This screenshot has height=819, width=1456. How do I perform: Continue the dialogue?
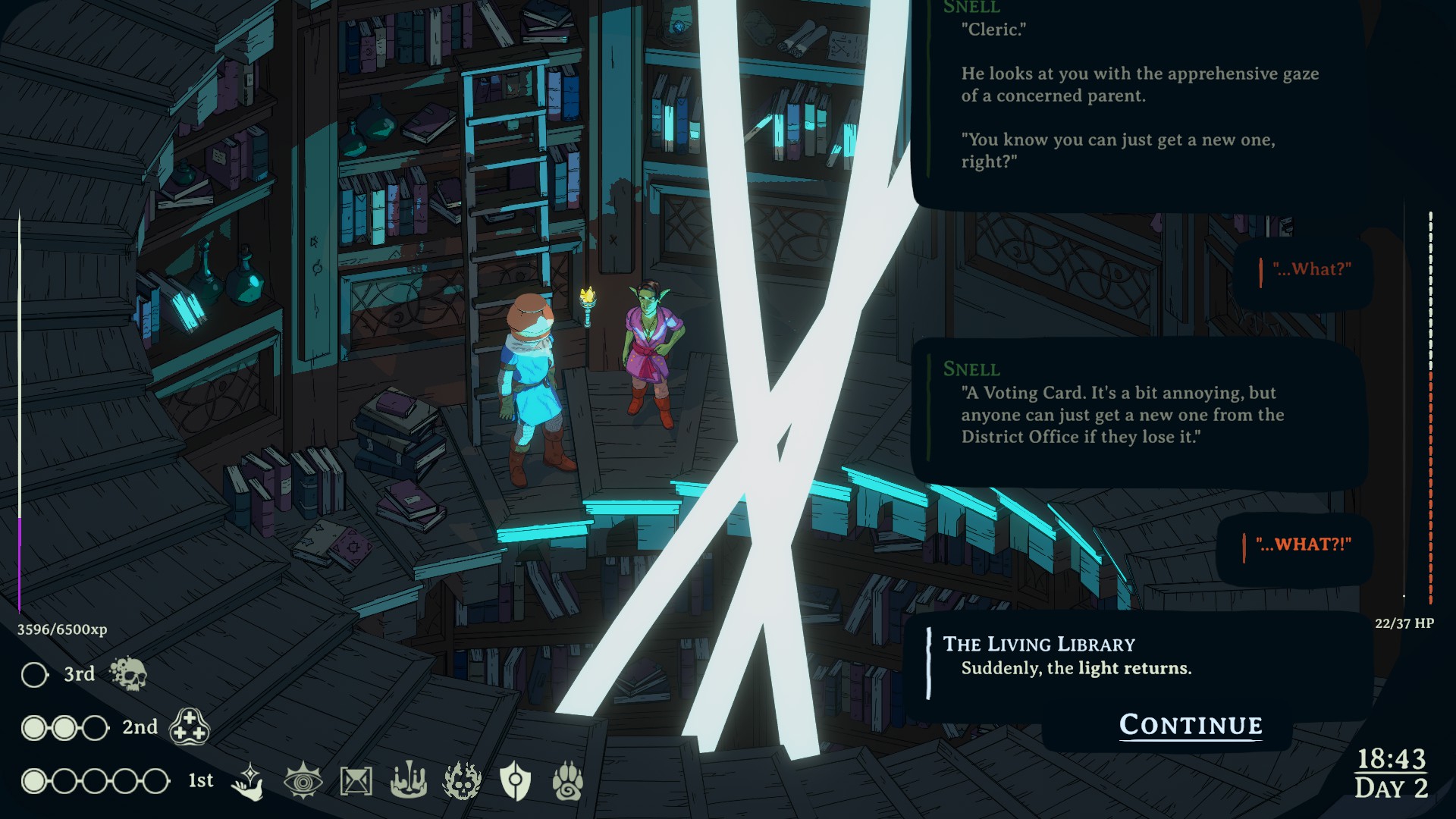(x=1191, y=725)
